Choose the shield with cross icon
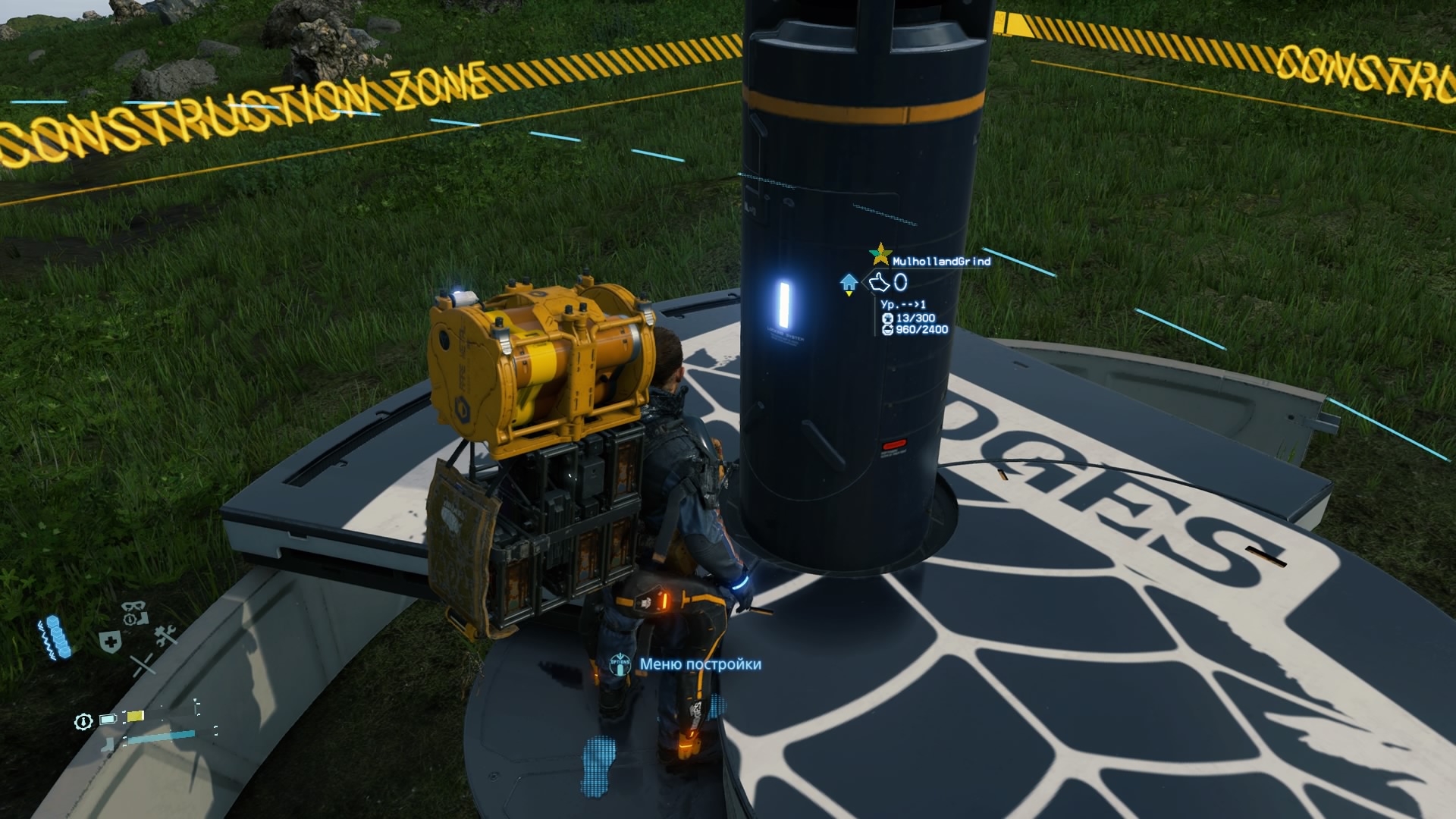The width and height of the screenshot is (1456, 819). coord(110,641)
